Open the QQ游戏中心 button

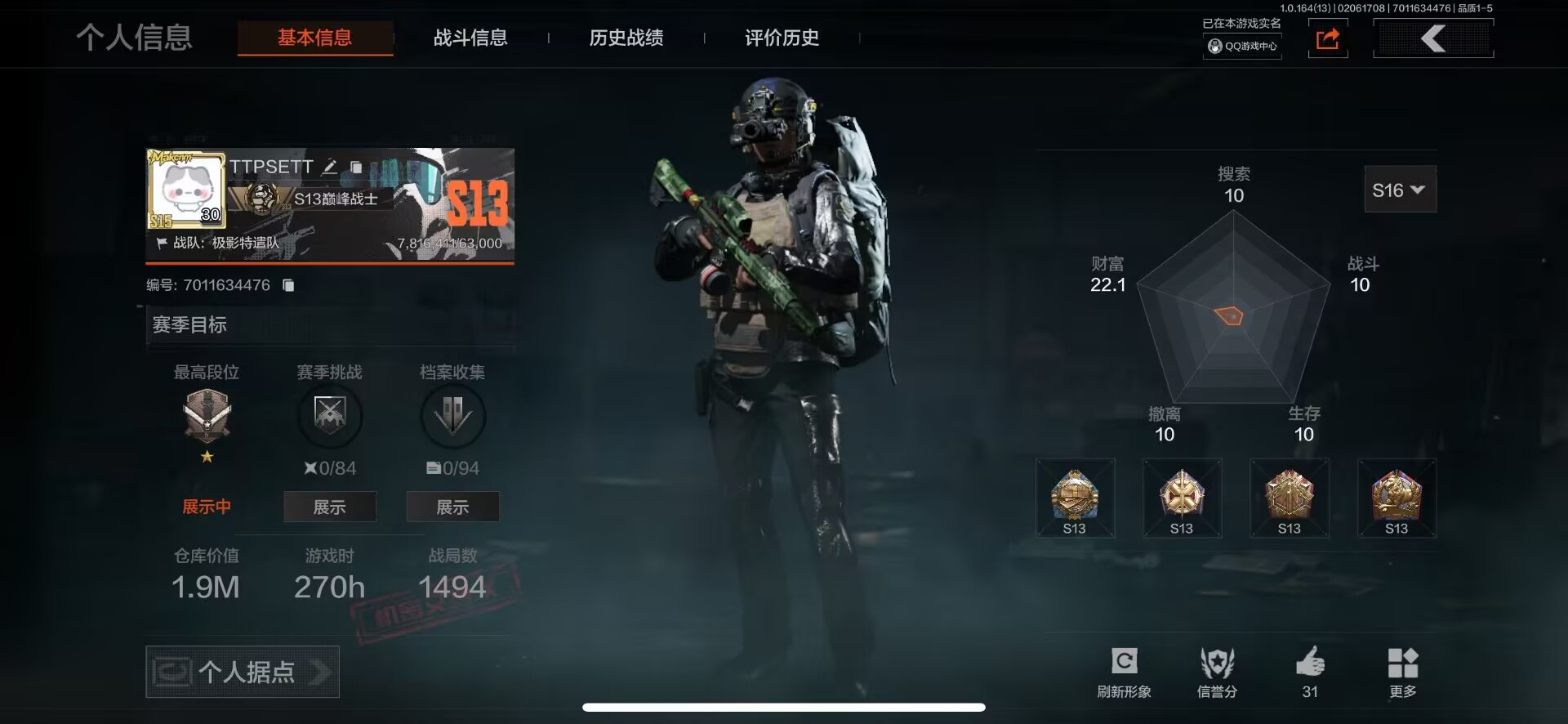point(1242,46)
